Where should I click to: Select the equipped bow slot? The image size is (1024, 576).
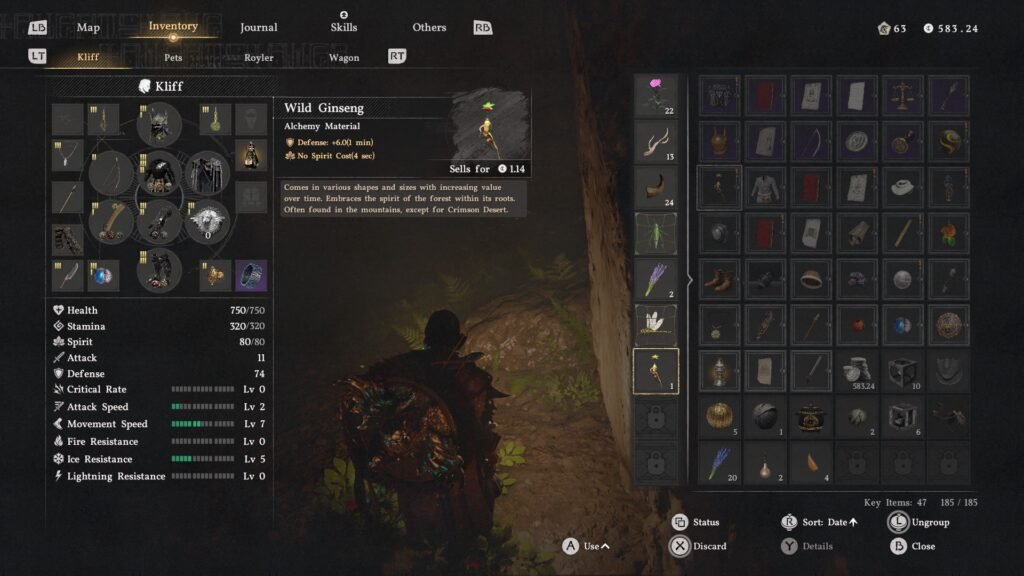click(x=111, y=173)
